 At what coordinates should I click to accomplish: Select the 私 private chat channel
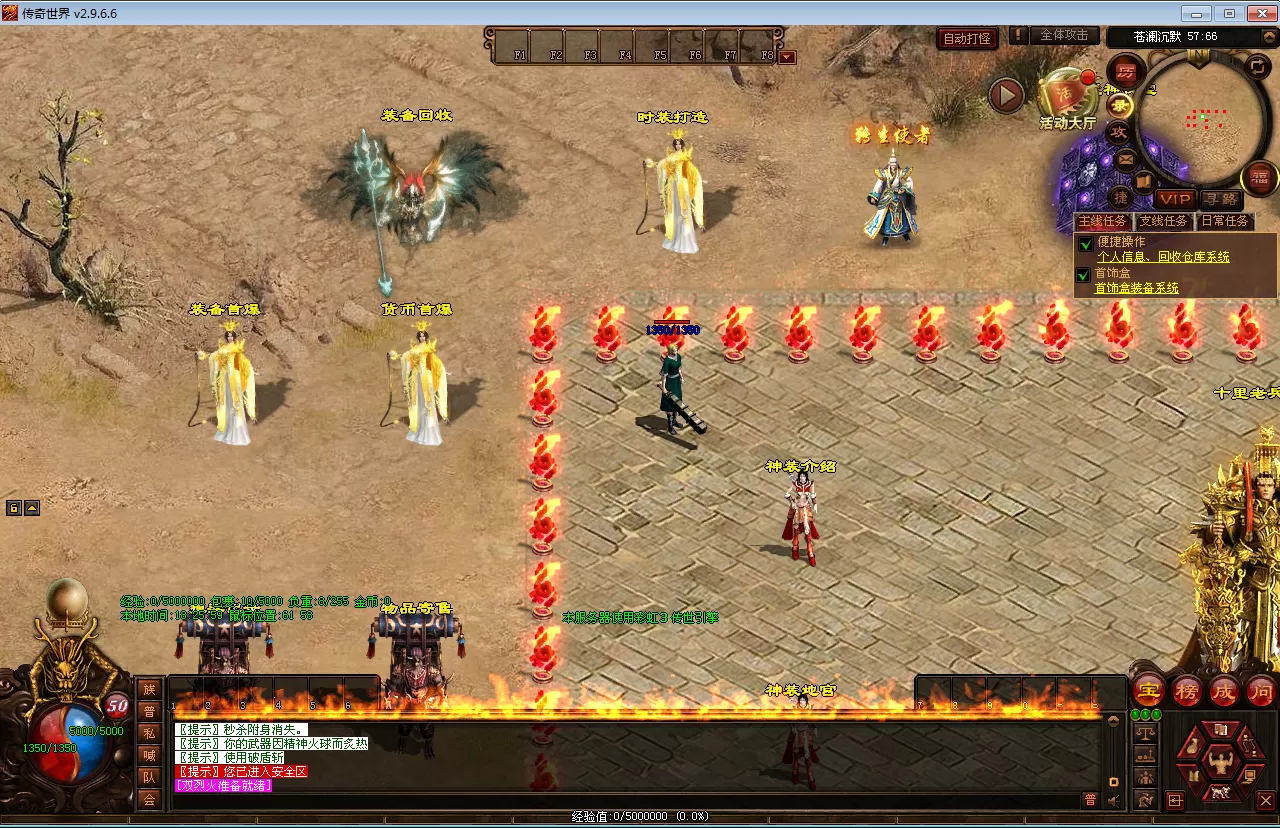[x=149, y=732]
